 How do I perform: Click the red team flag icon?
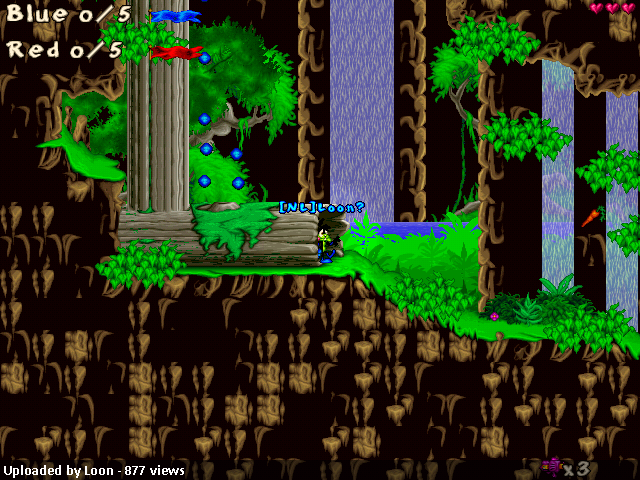(x=176, y=51)
